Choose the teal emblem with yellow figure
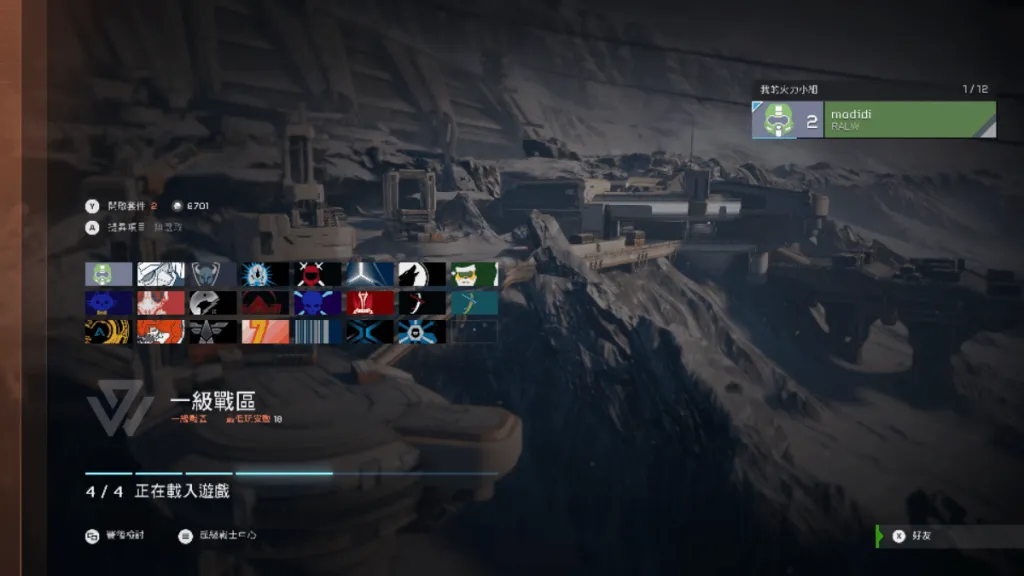Viewport: 1024px width, 576px height. click(473, 303)
